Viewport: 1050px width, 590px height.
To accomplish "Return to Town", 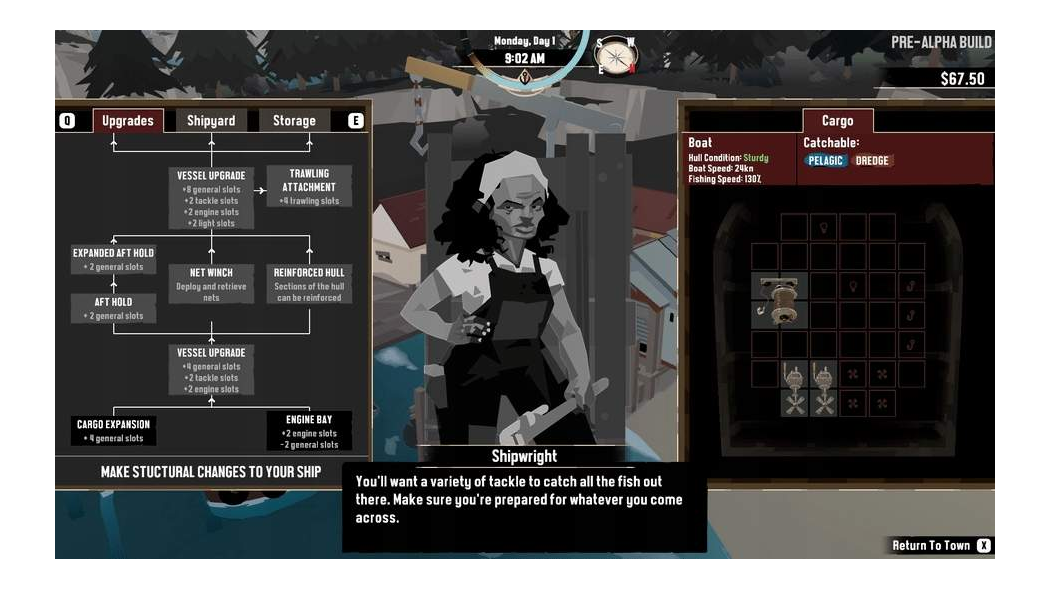I will (940, 546).
